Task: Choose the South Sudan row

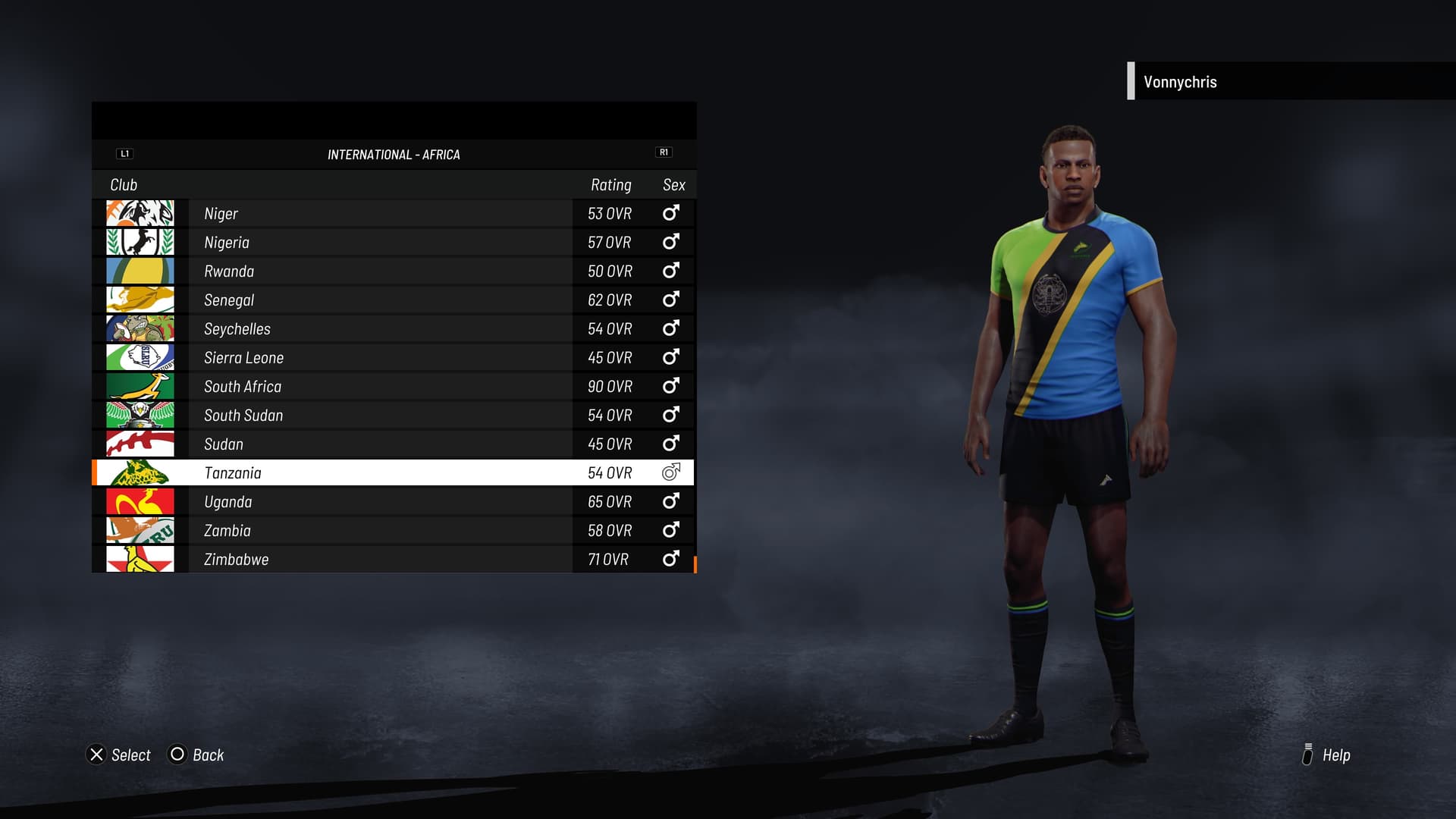Action: click(393, 416)
